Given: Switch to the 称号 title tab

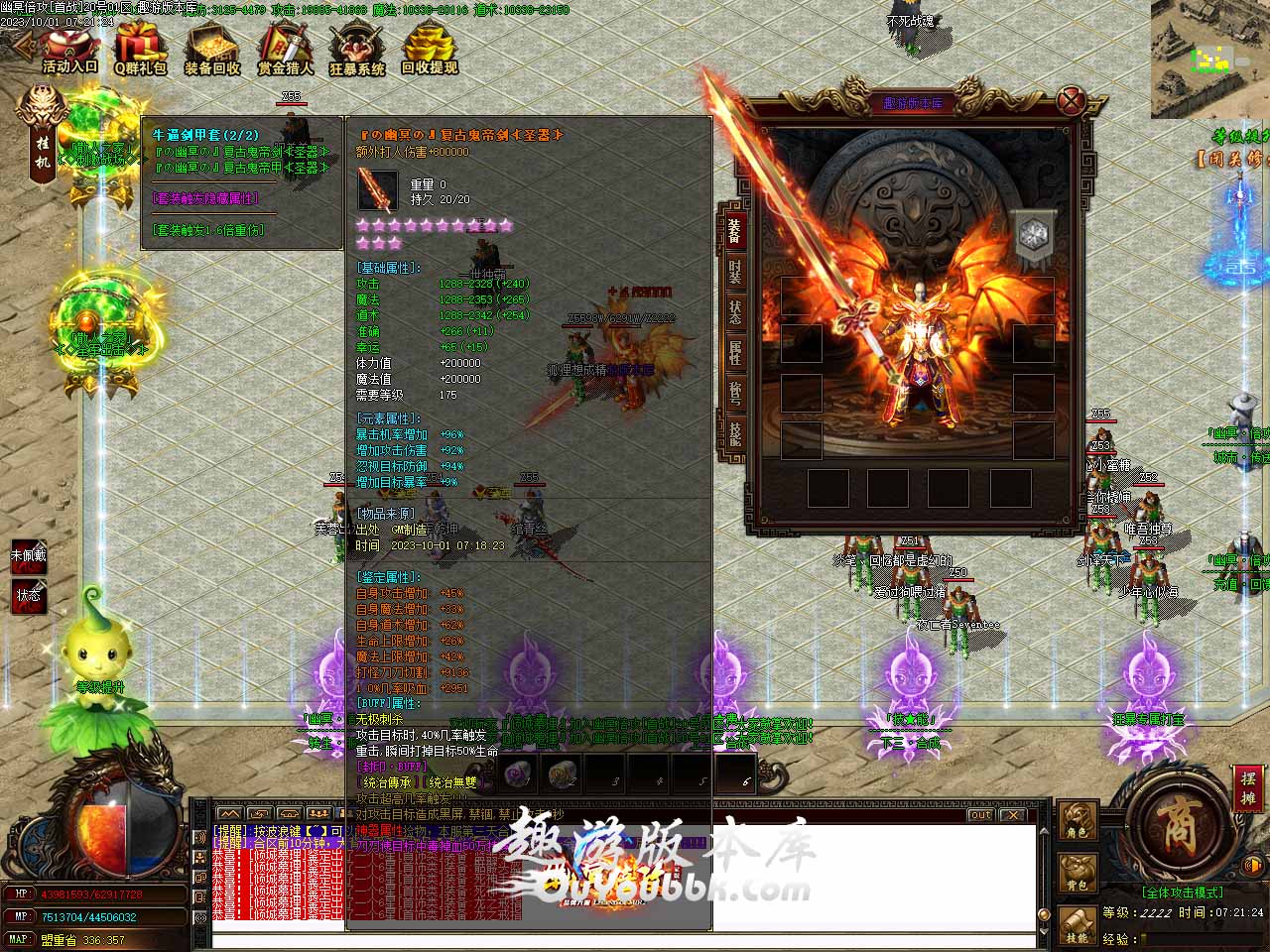Looking at the screenshot, I should click(x=734, y=394).
